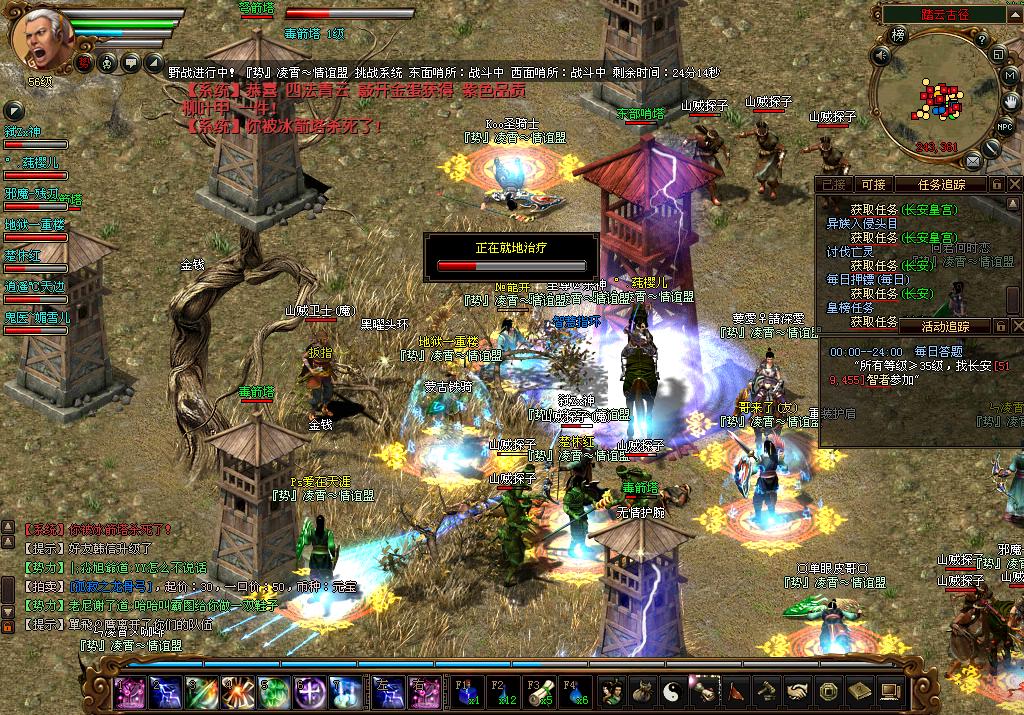Switch to the 已接 accepted quests tab
The height and width of the screenshot is (715, 1024).
pos(833,184)
